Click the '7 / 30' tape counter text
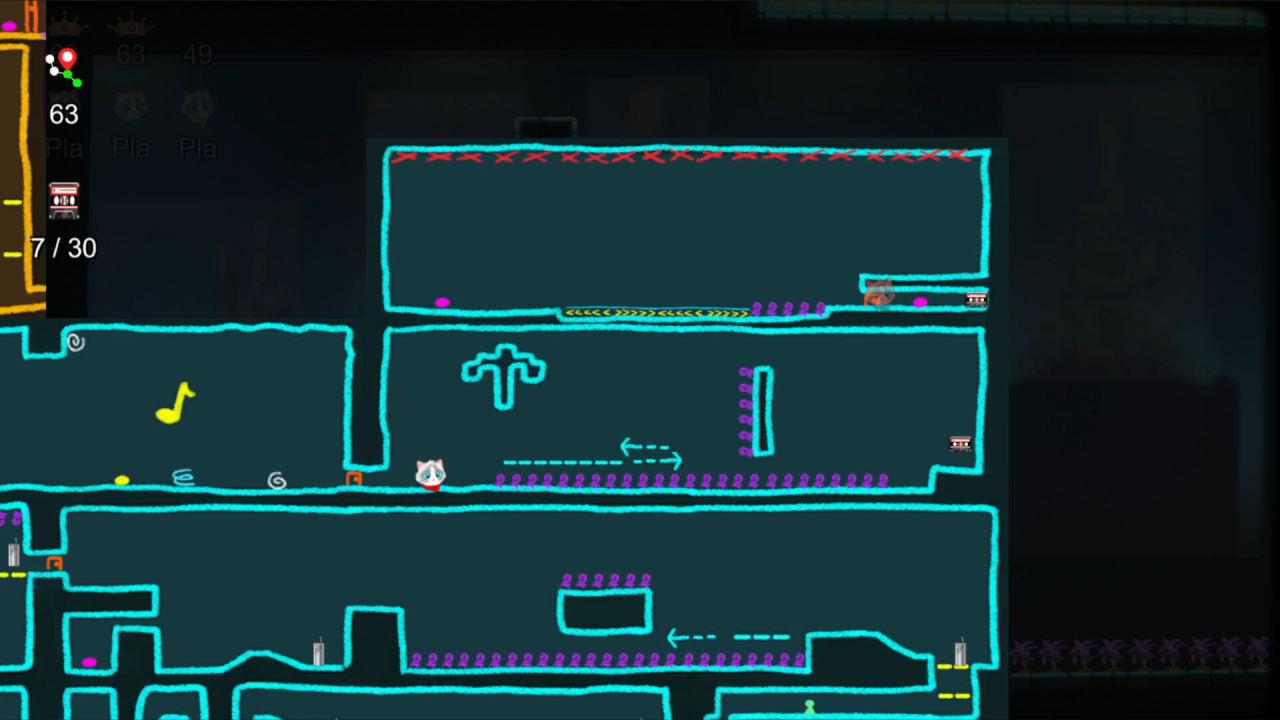The width and height of the screenshot is (1280, 720). (62, 248)
